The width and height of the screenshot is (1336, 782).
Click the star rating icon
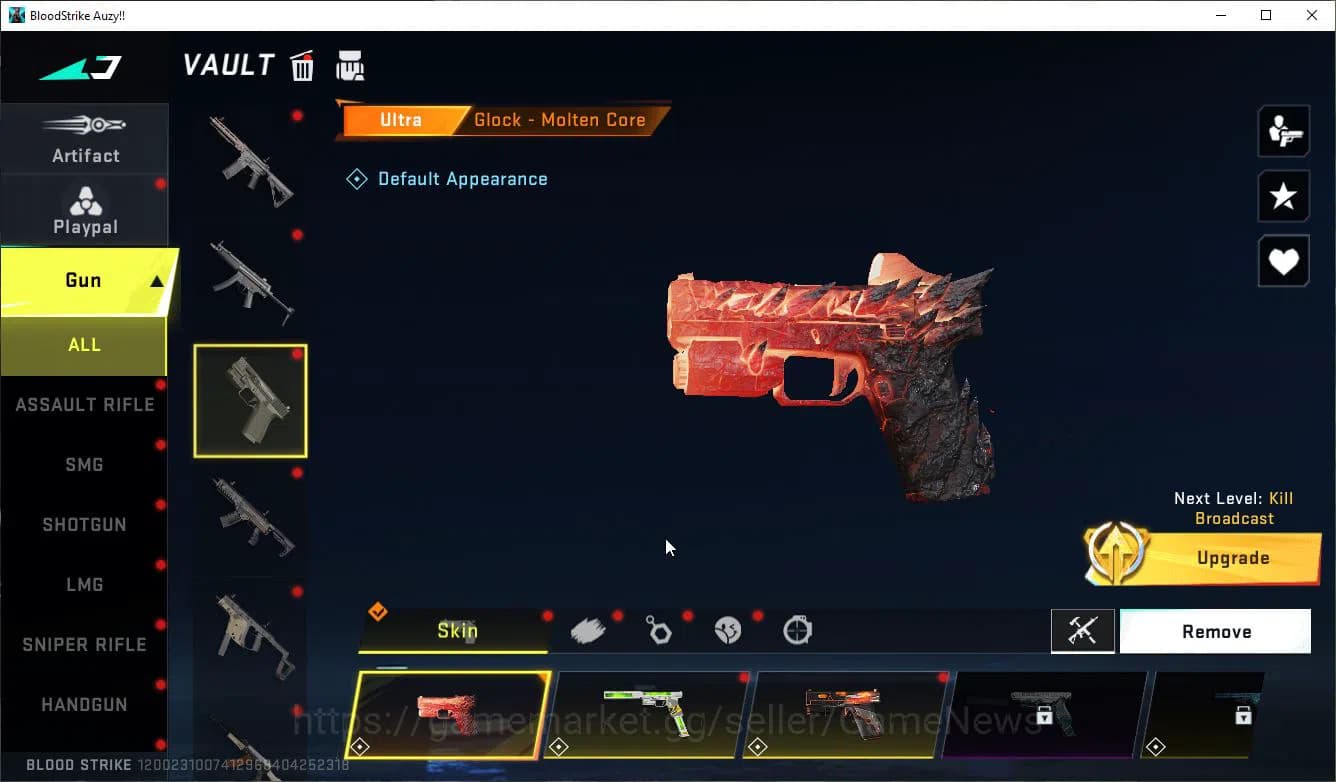click(x=1283, y=196)
